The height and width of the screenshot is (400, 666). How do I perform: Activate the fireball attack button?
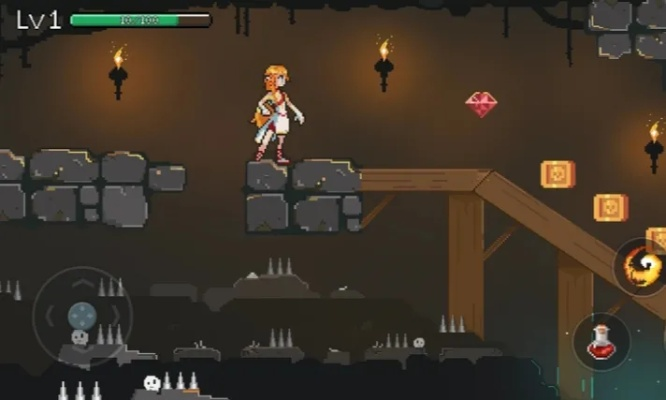click(x=642, y=267)
